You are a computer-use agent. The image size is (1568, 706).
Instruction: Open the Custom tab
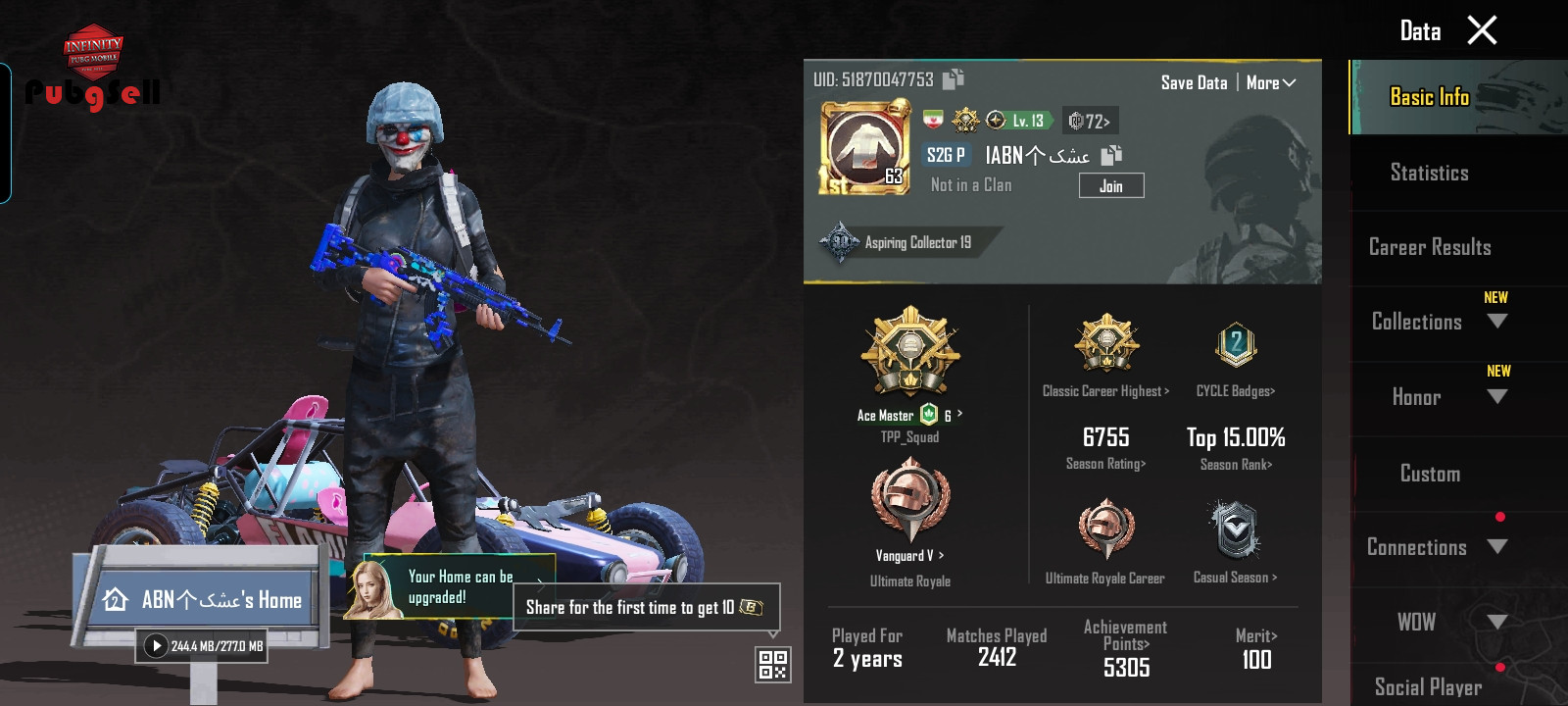1430,474
